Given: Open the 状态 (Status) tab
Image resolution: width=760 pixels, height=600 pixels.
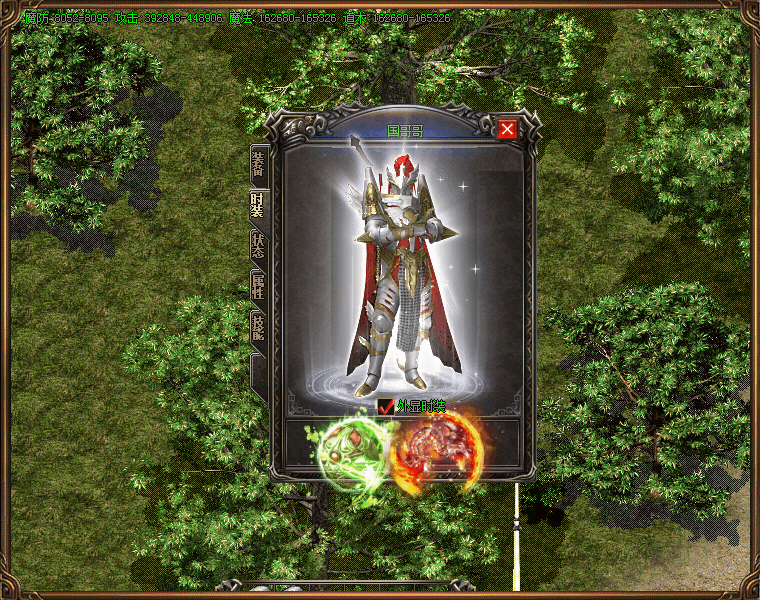Looking at the screenshot, I should pos(259,248).
